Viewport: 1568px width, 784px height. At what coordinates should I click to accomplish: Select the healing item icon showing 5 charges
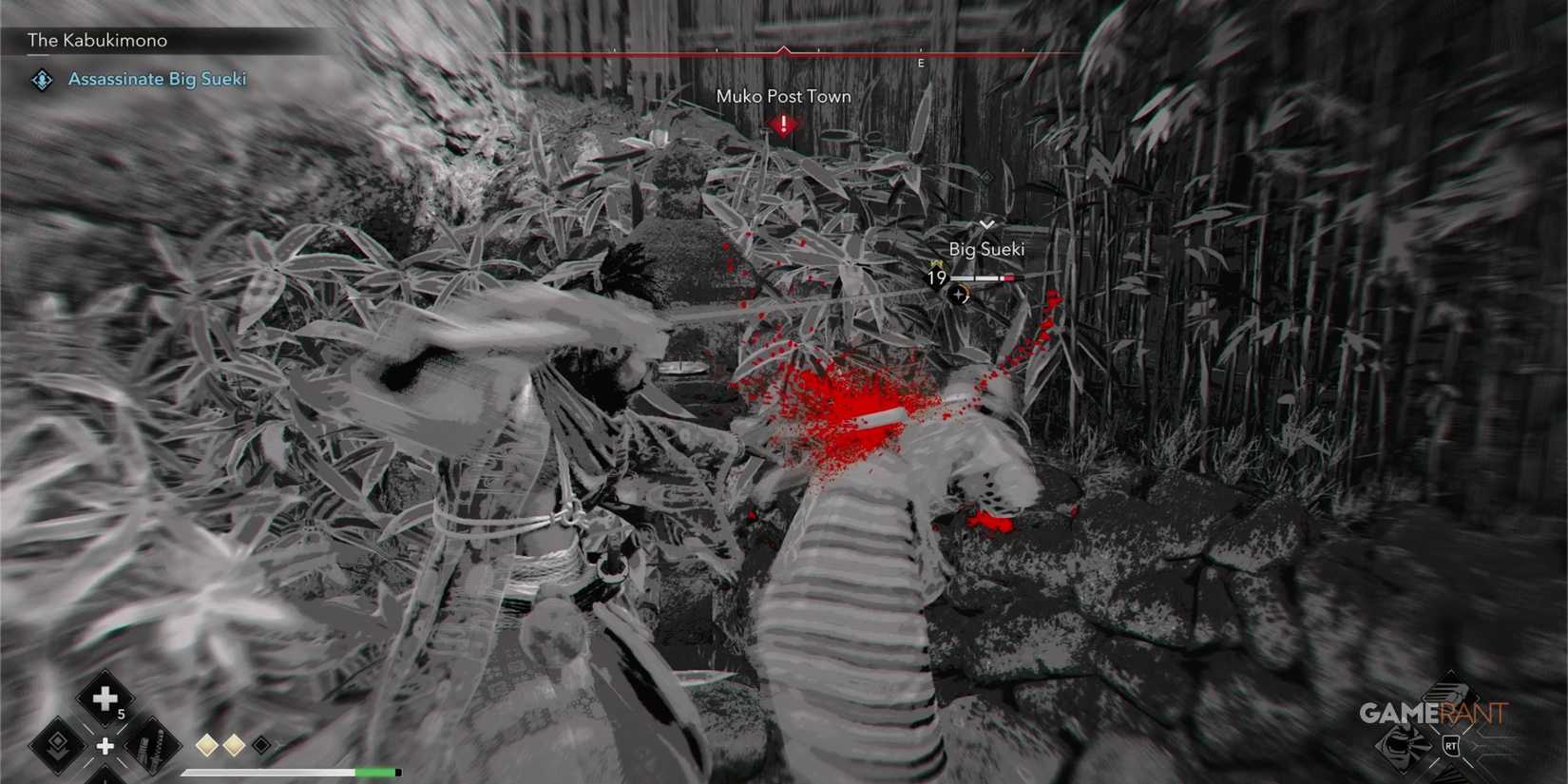[x=105, y=697]
